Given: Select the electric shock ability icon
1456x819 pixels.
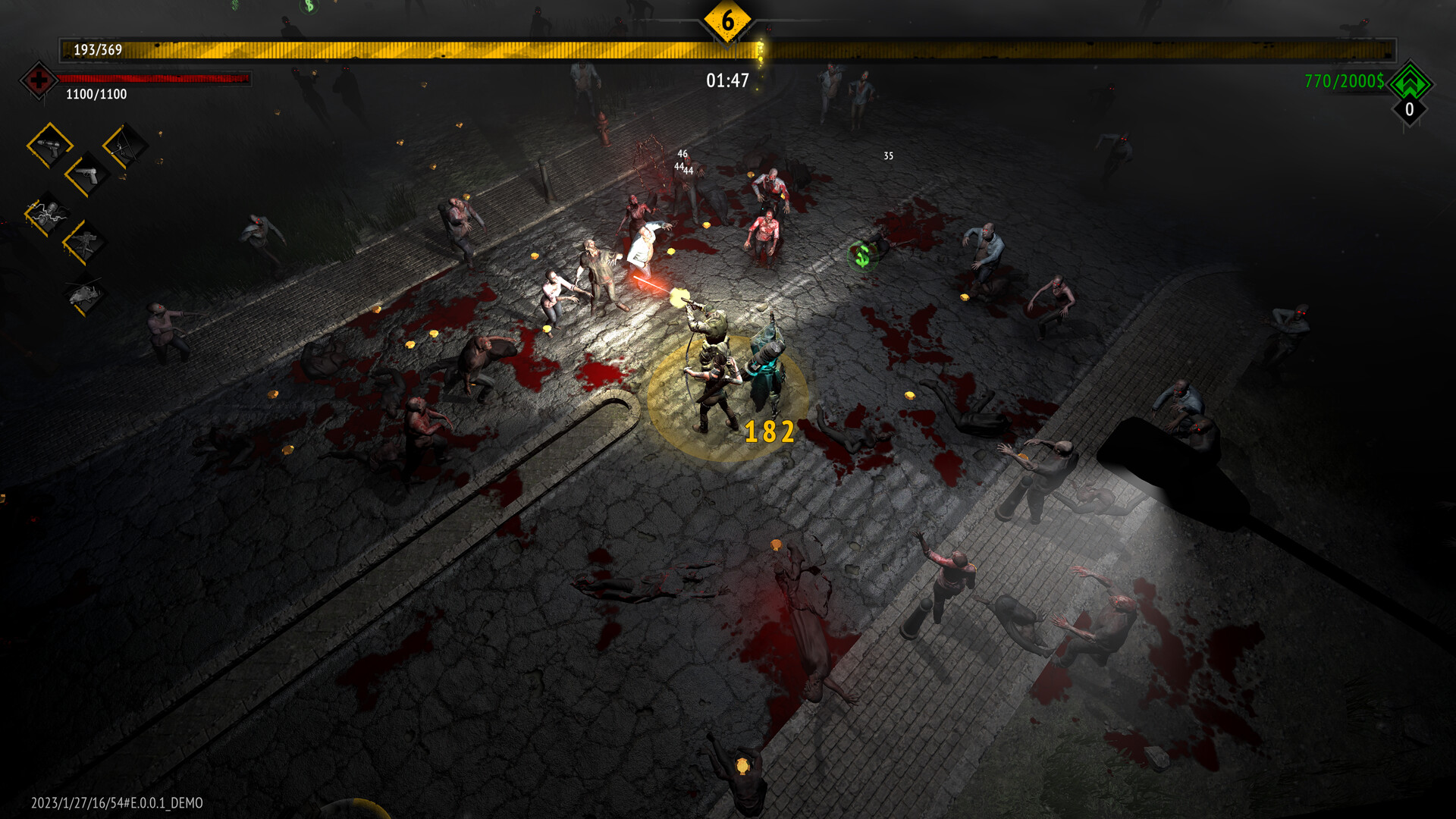Looking at the screenshot, I should pyautogui.click(x=46, y=212).
